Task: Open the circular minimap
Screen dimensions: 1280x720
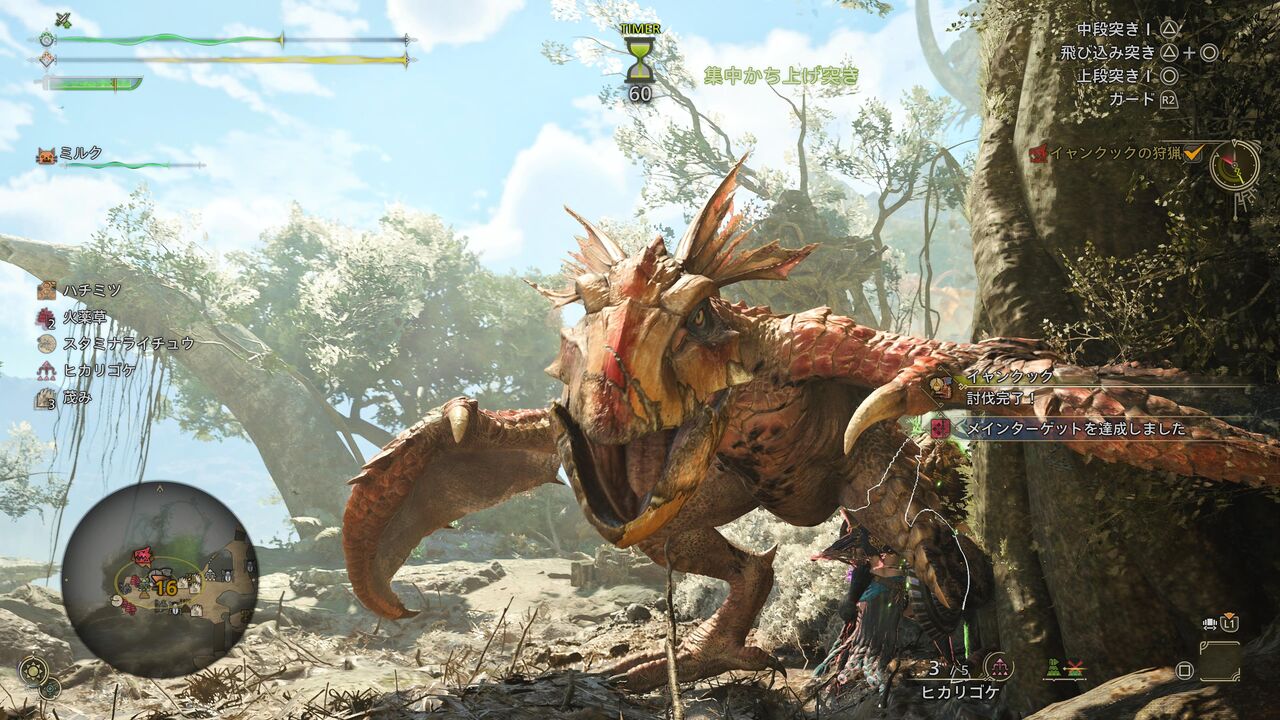Action: pyautogui.click(x=160, y=579)
